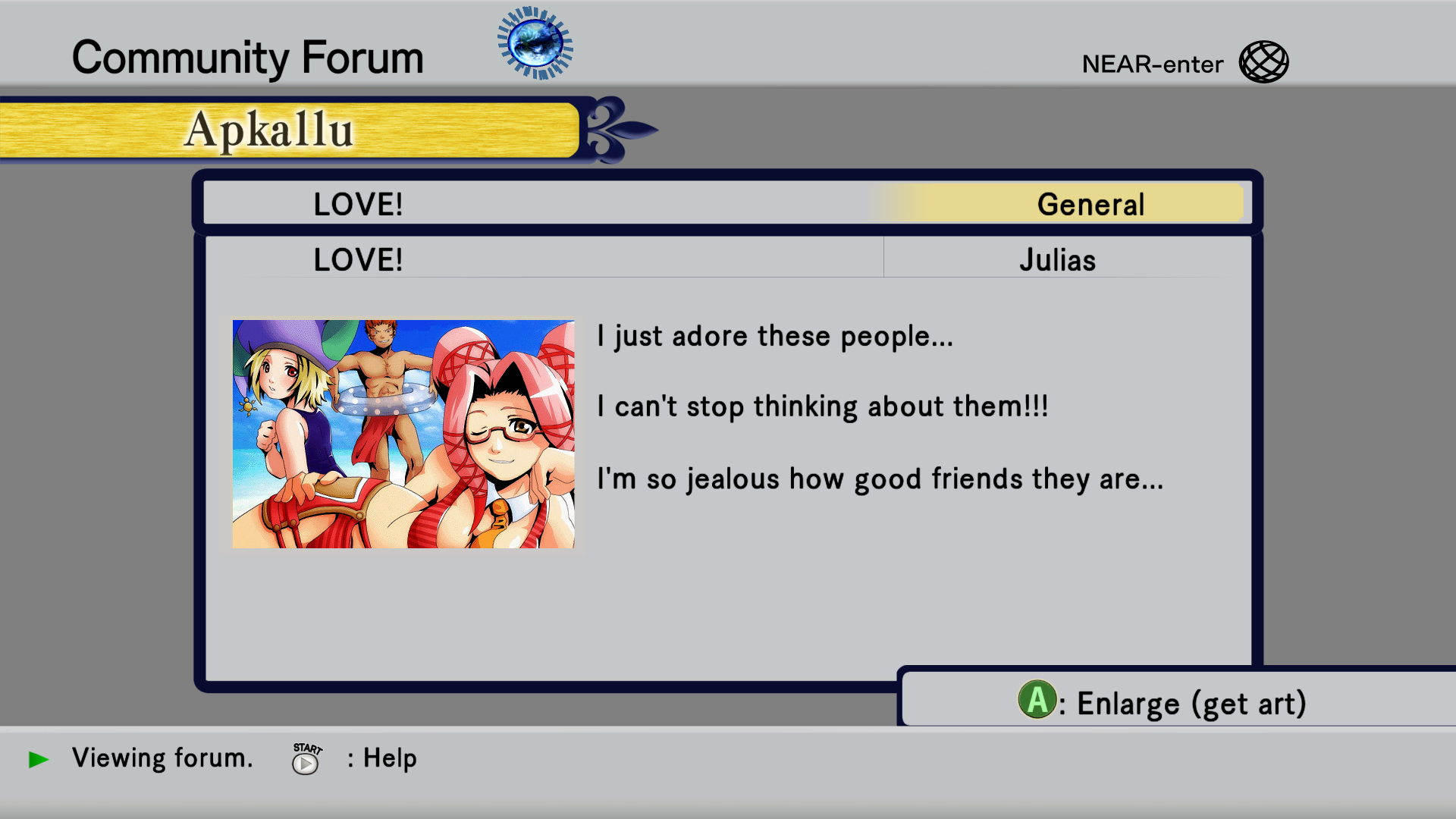1456x819 pixels.
Task: Click the poster name Julias
Action: 1057,260
